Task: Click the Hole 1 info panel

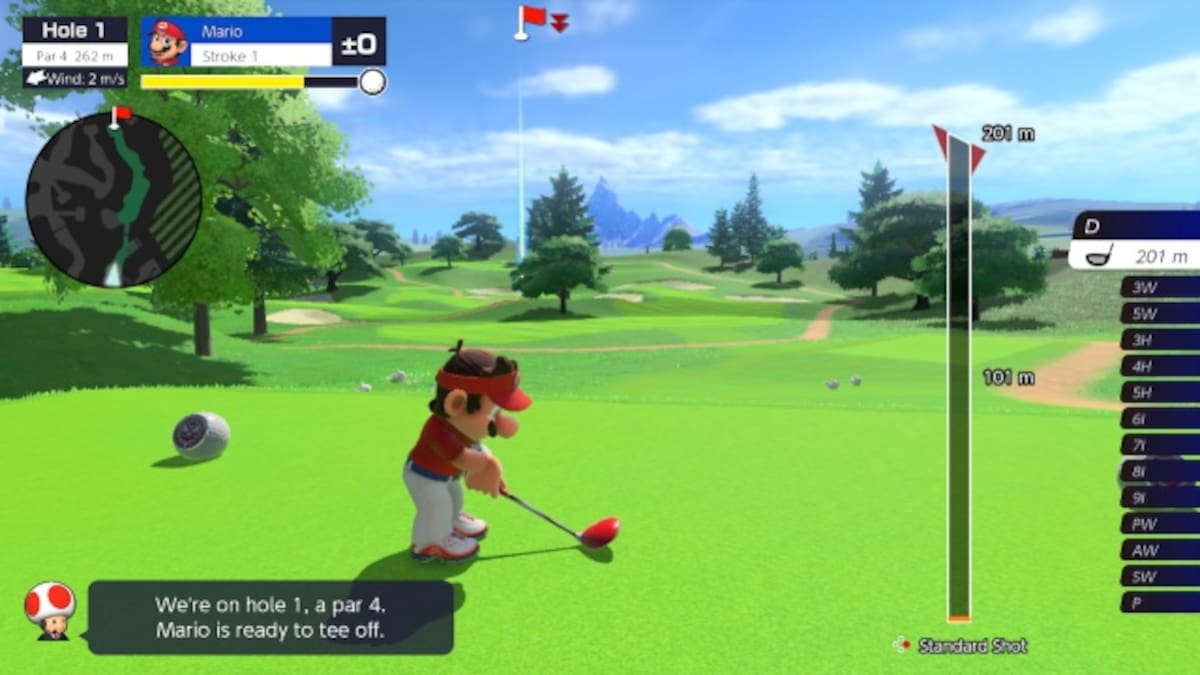Action: (x=75, y=42)
